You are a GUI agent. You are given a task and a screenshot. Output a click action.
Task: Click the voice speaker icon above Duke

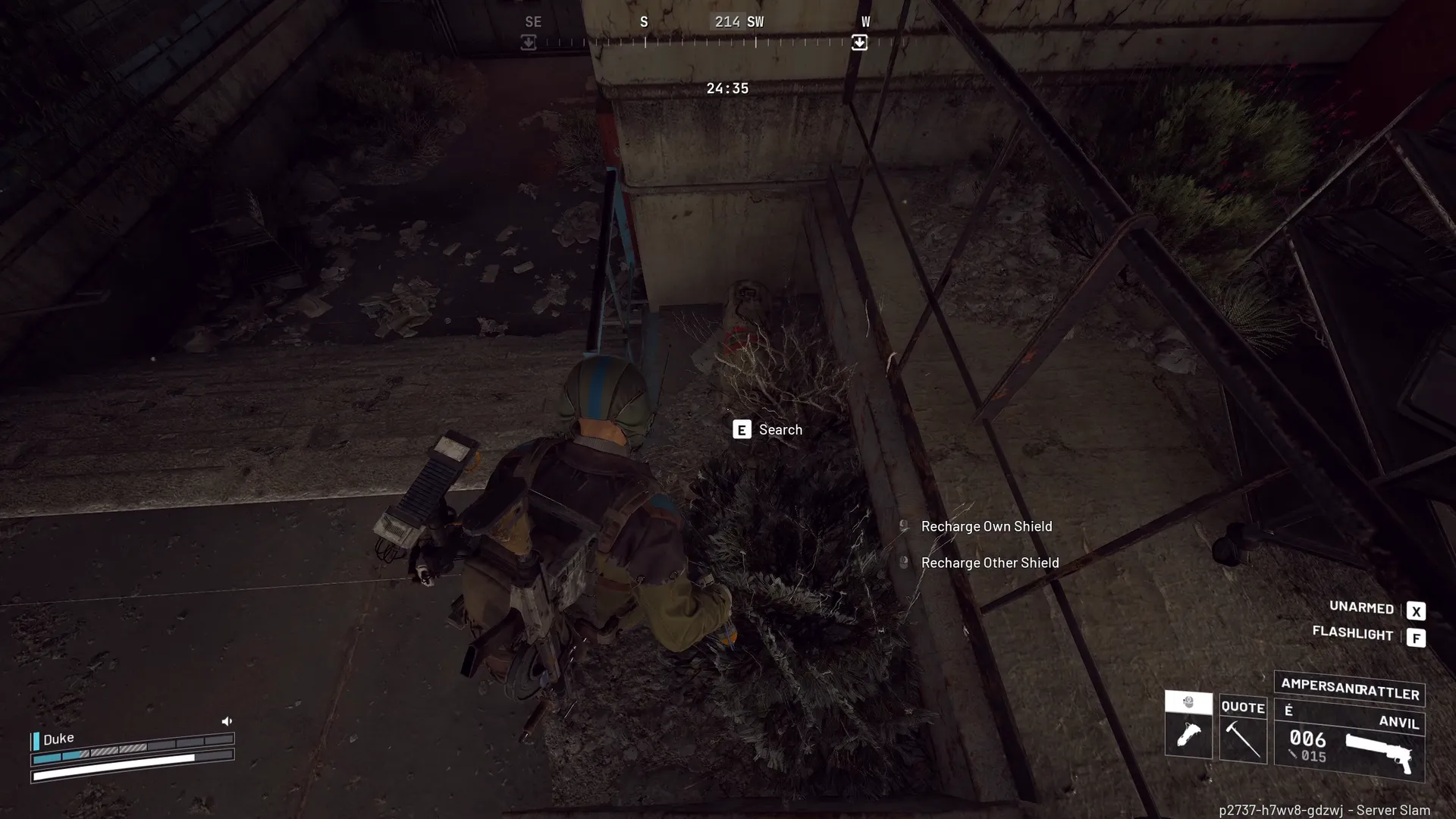pyautogui.click(x=227, y=721)
